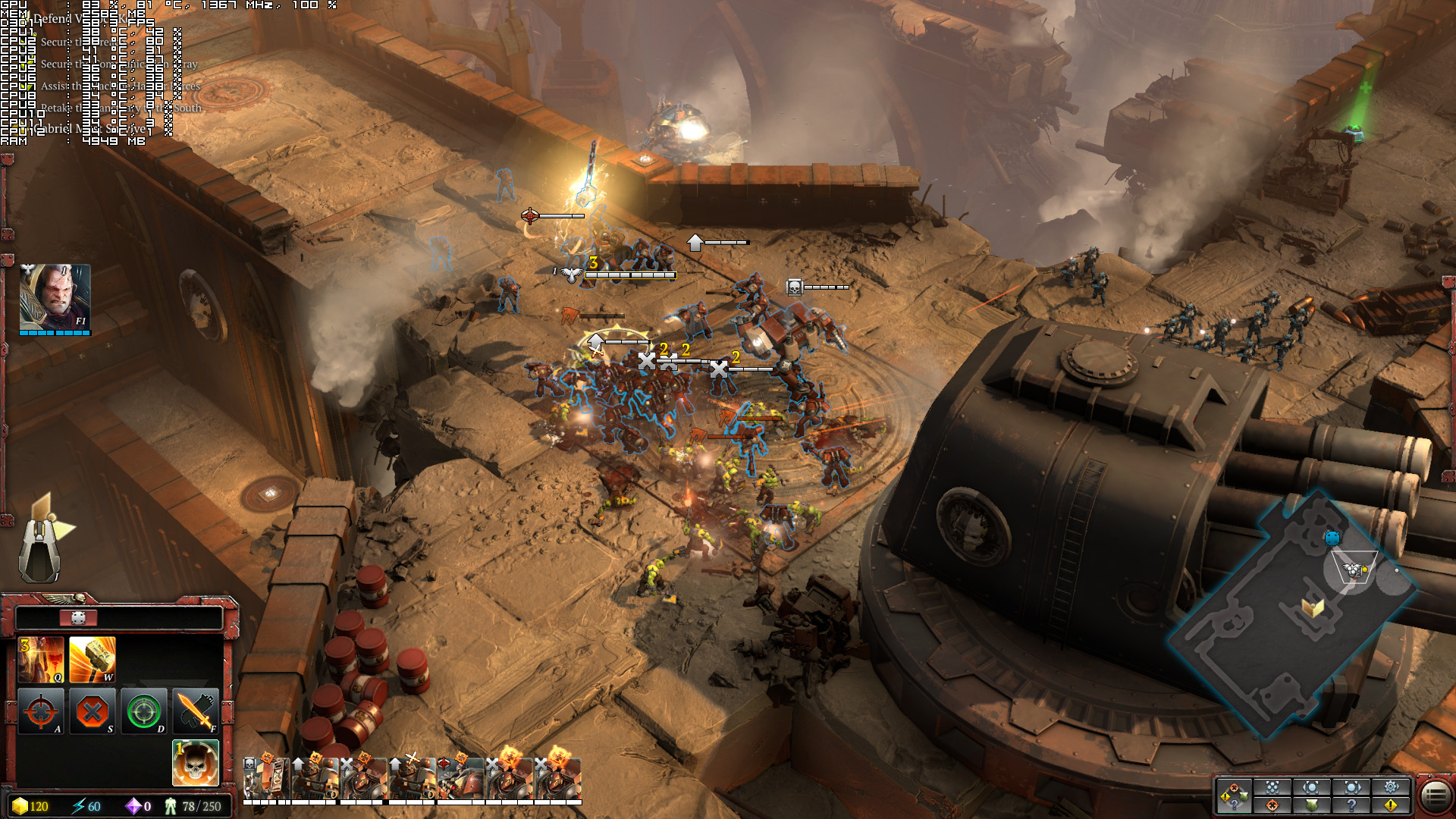Image resolution: width=1456 pixels, height=819 pixels.
Task: Send the green shield defend ping
Action: [1312, 805]
